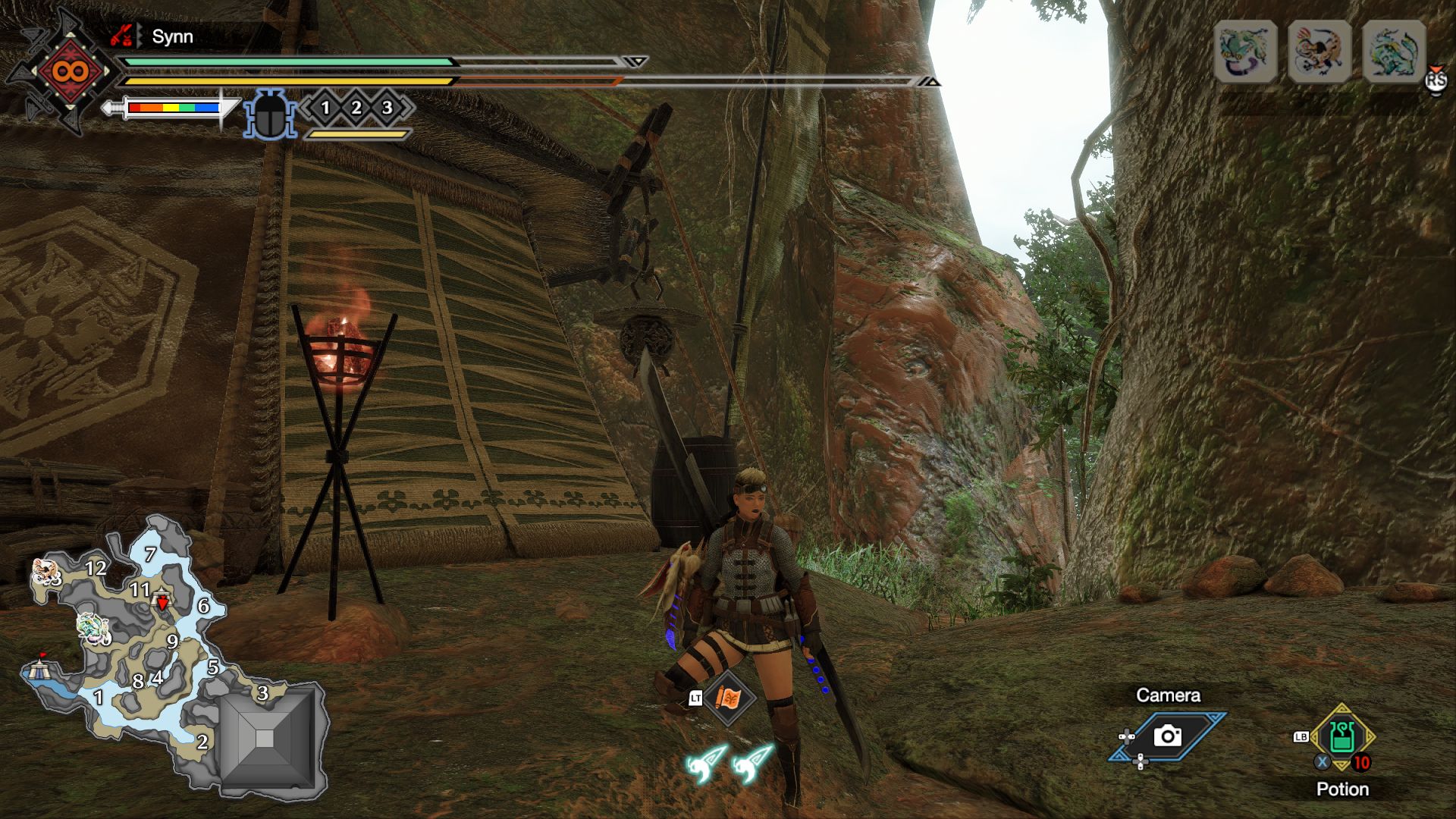Click the orange monster marker on the minimap

coord(45,575)
